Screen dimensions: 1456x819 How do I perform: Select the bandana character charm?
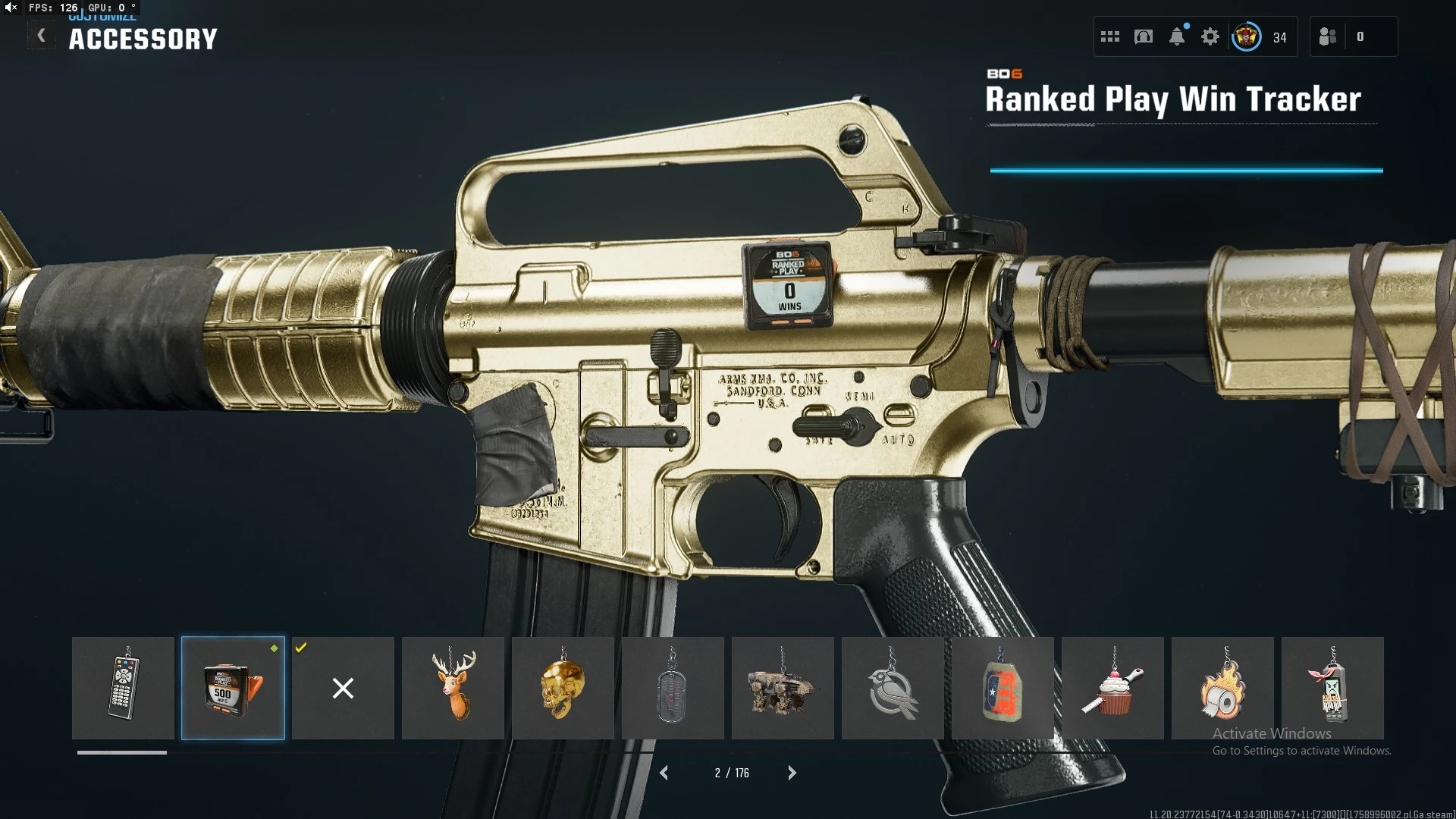click(x=1332, y=688)
